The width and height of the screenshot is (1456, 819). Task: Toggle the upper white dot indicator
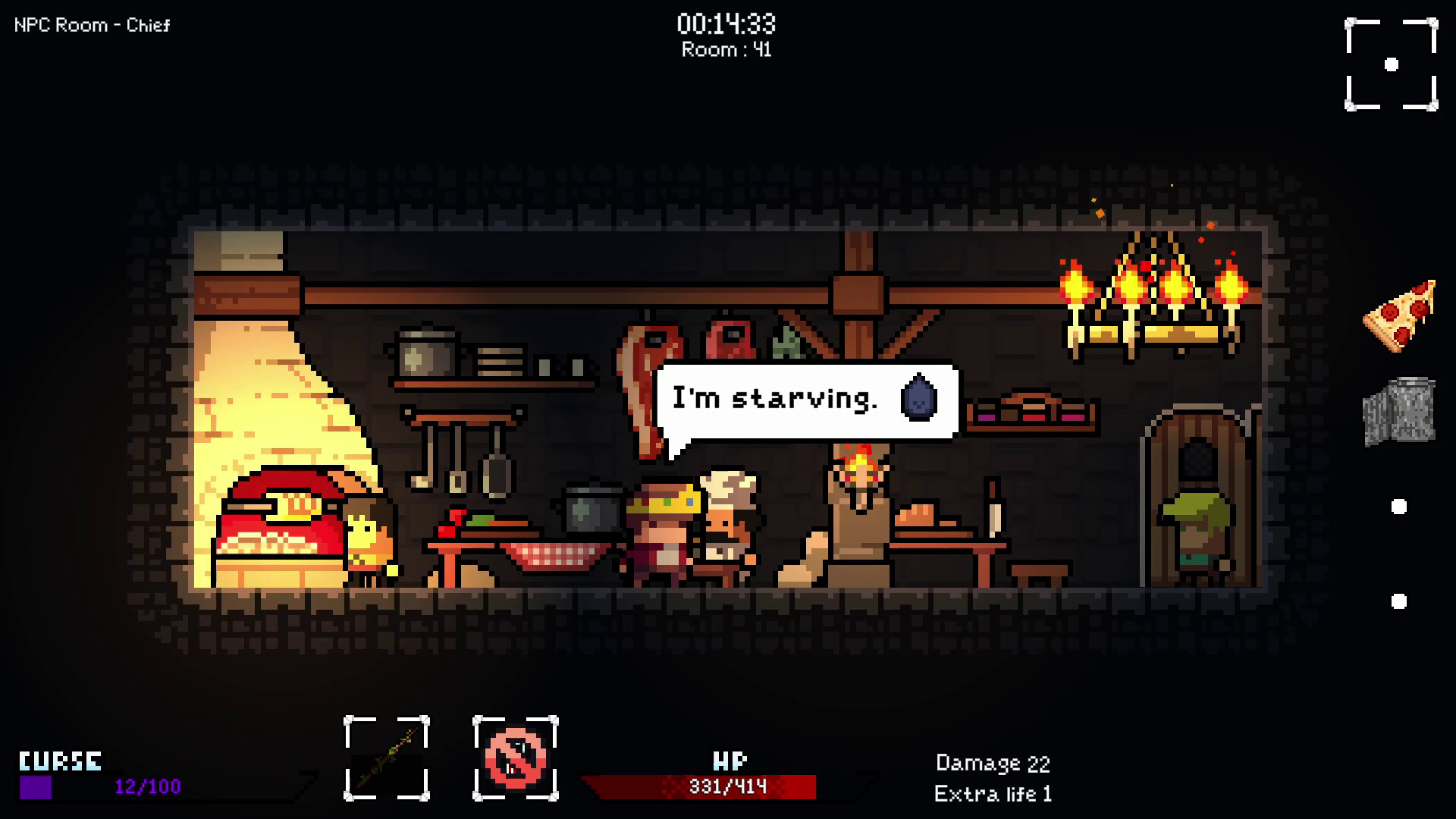pos(1398,507)
